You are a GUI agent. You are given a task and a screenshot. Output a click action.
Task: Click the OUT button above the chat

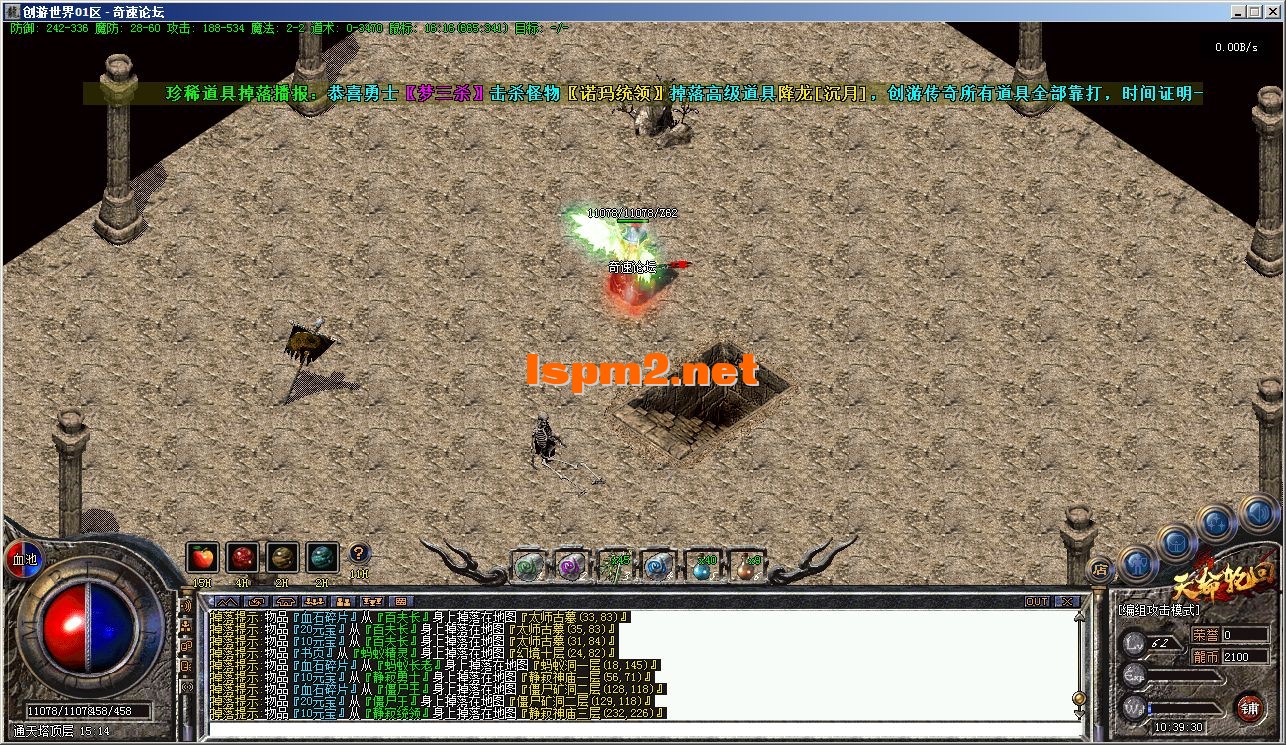click(1037, 601)
